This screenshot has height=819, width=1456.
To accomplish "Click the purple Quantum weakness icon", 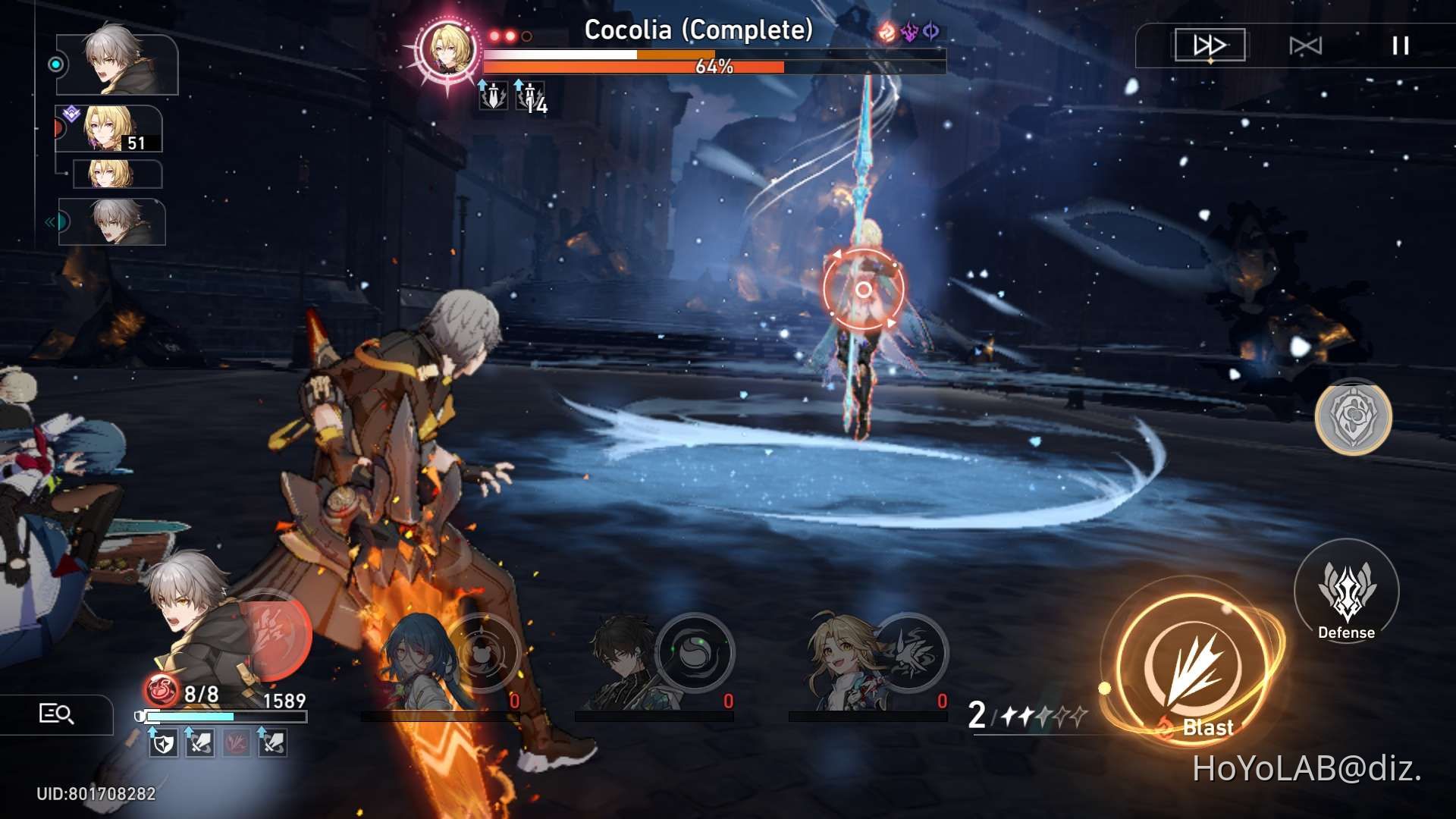I will [930, 33].
